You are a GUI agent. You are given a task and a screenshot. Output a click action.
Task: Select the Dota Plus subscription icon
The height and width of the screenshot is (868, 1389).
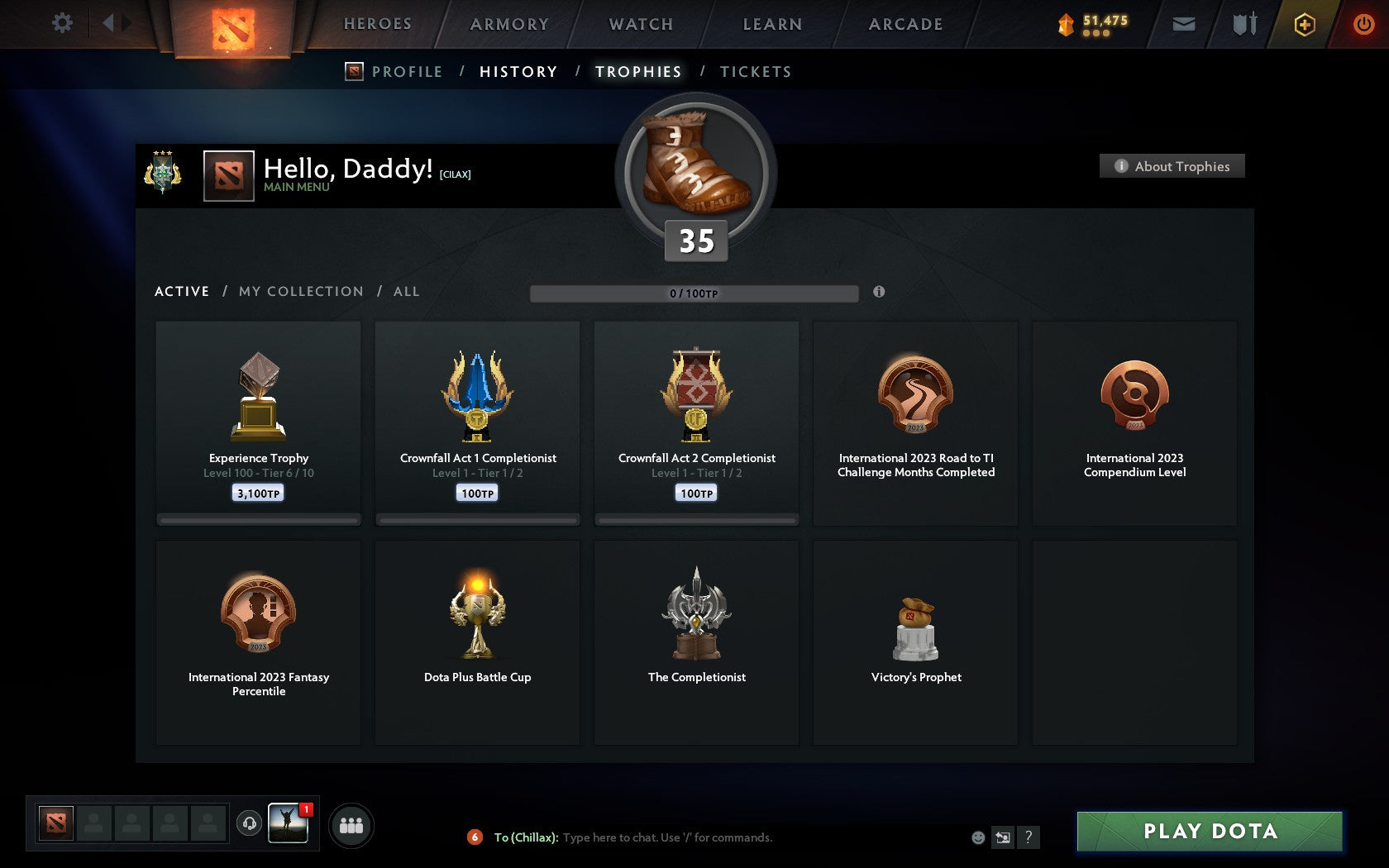[1305, 25]
